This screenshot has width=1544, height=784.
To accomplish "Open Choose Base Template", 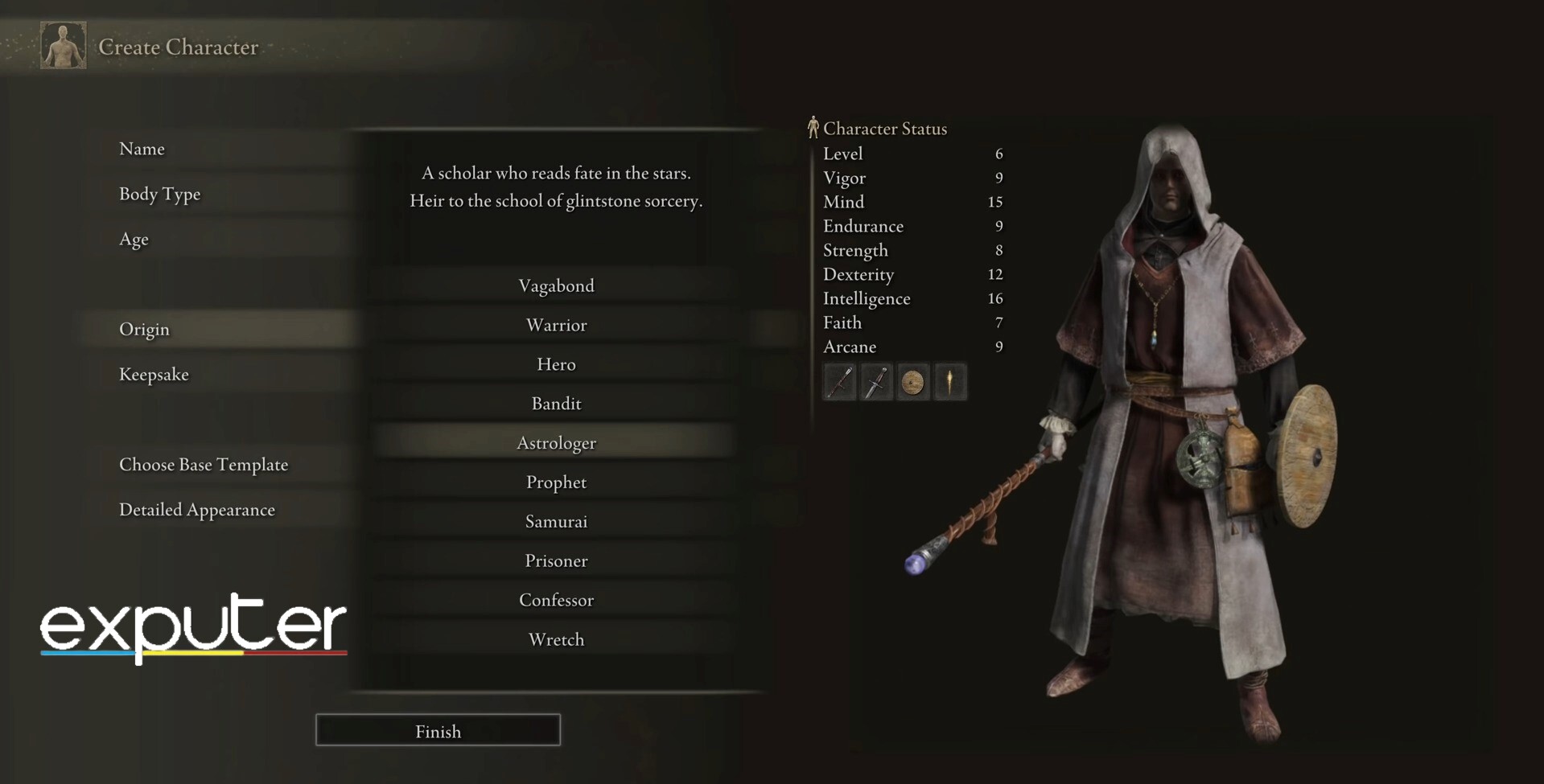I will tap(204, 464).
